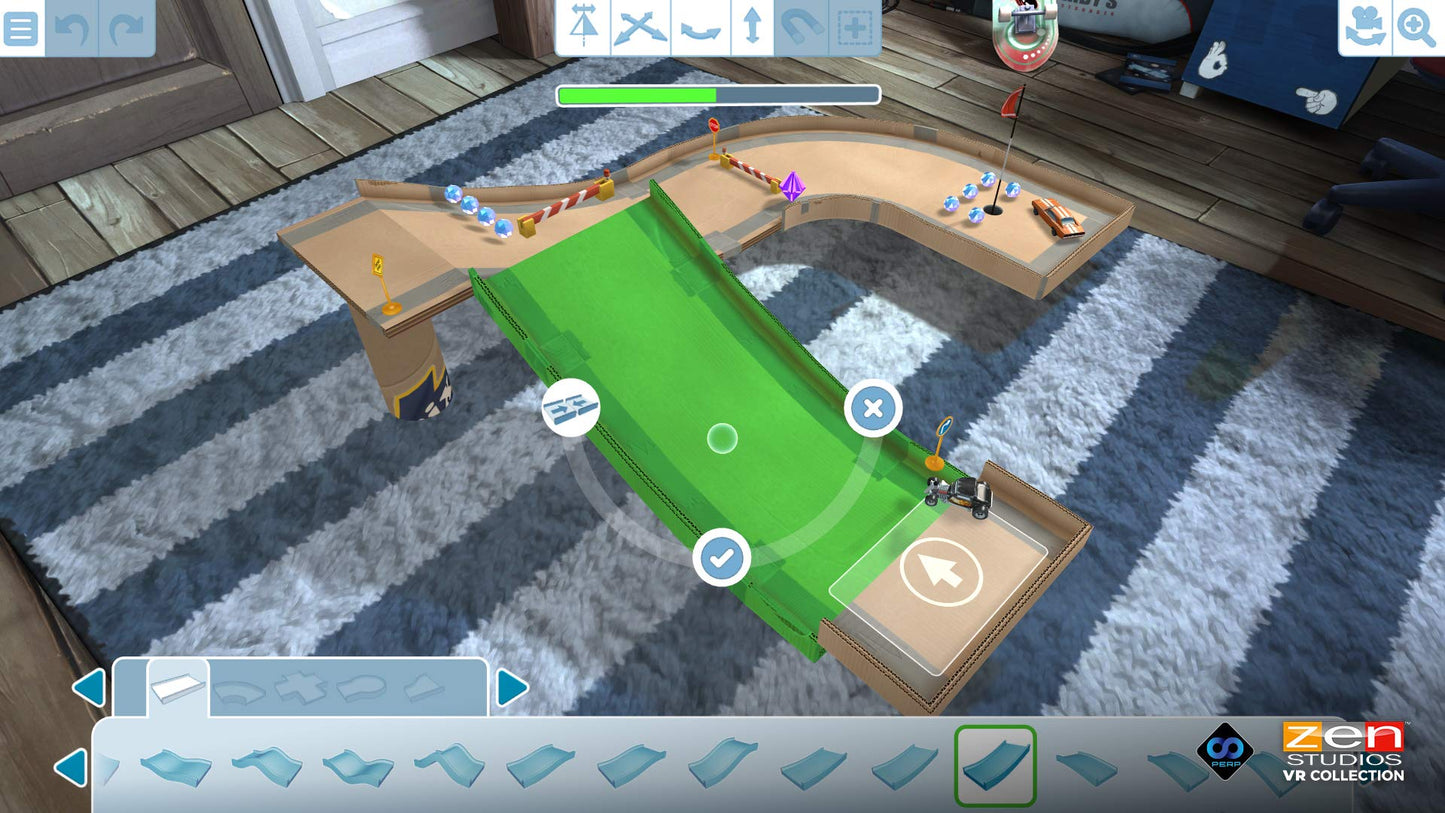Image resolution: width=1445 pixels, height=813 pixels.
Task: Activate the curved double-arrow tool
Action: pyautogui.click(x=699, y=28)
